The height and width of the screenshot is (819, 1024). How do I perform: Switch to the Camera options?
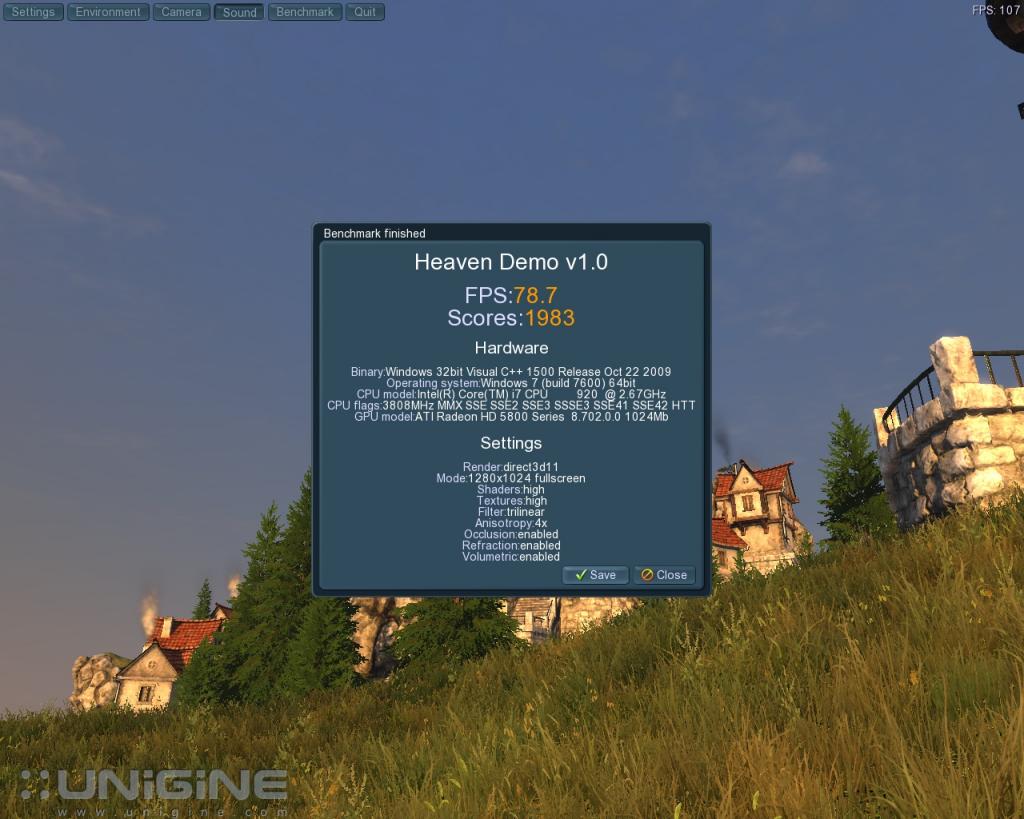point(181,12)
